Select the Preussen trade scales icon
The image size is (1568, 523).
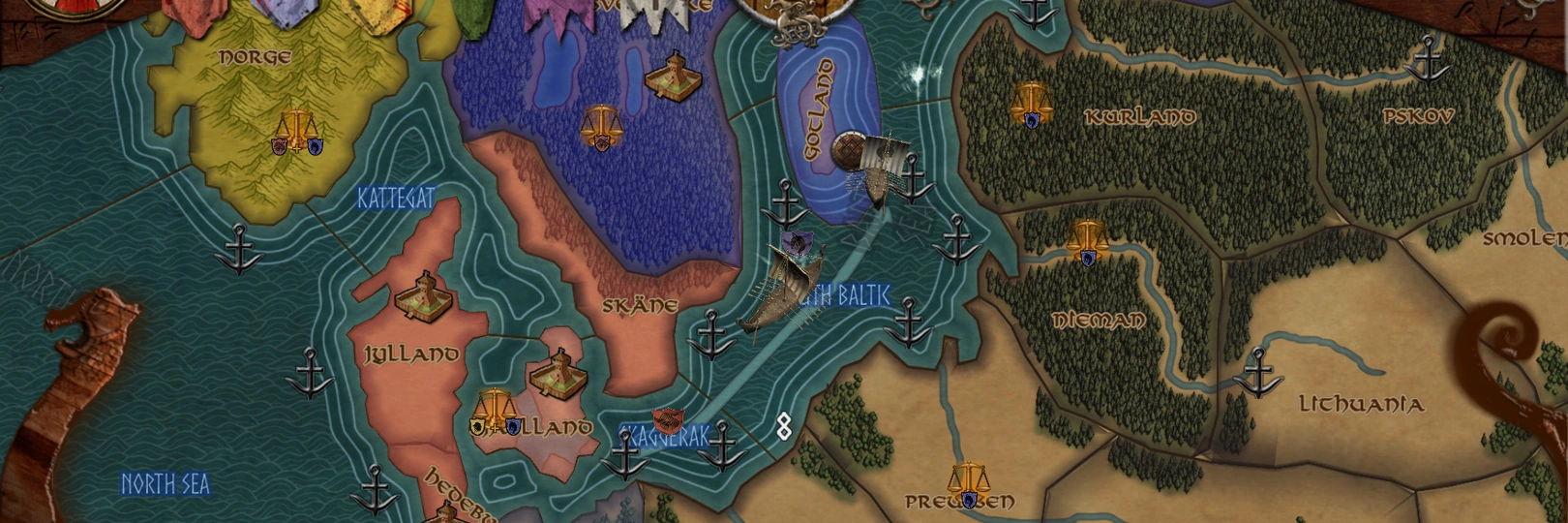click(x=967, y=483)
